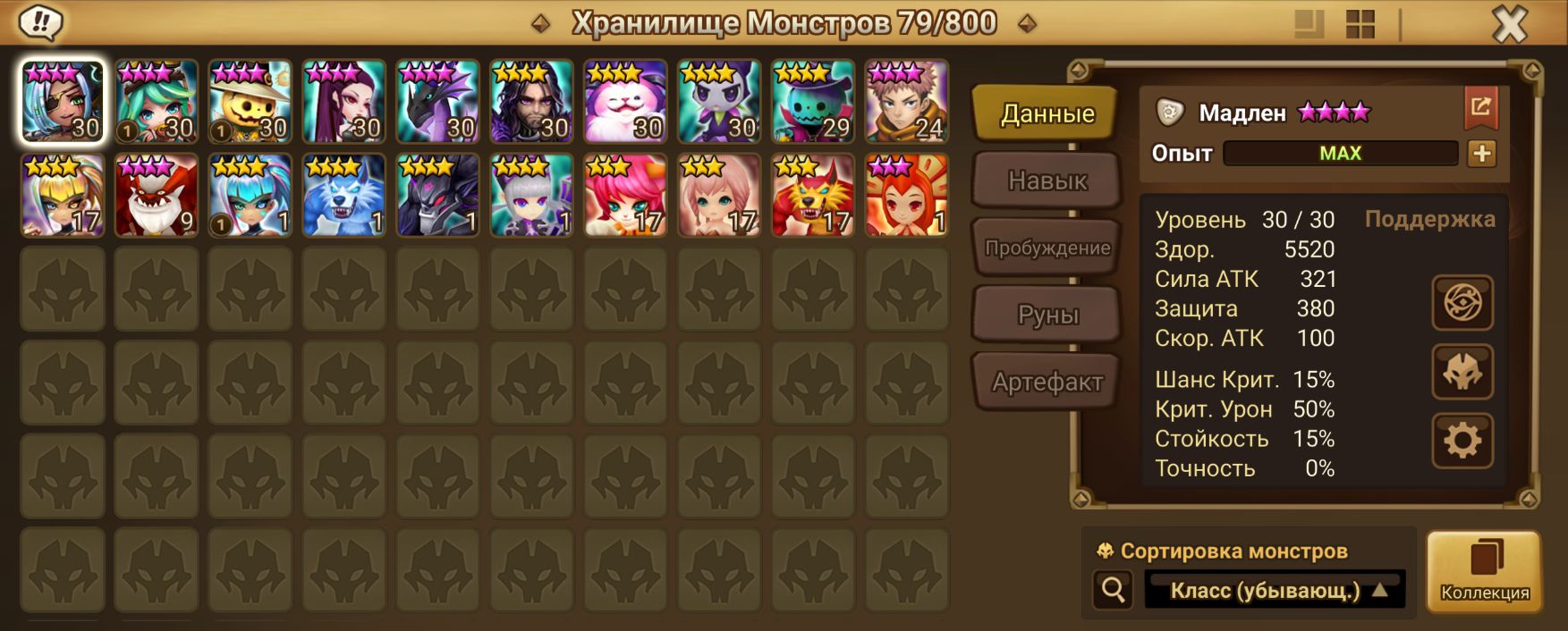Show the Руны tab
Viewport: 1568px width, 631px height.
click(1047, 315)
